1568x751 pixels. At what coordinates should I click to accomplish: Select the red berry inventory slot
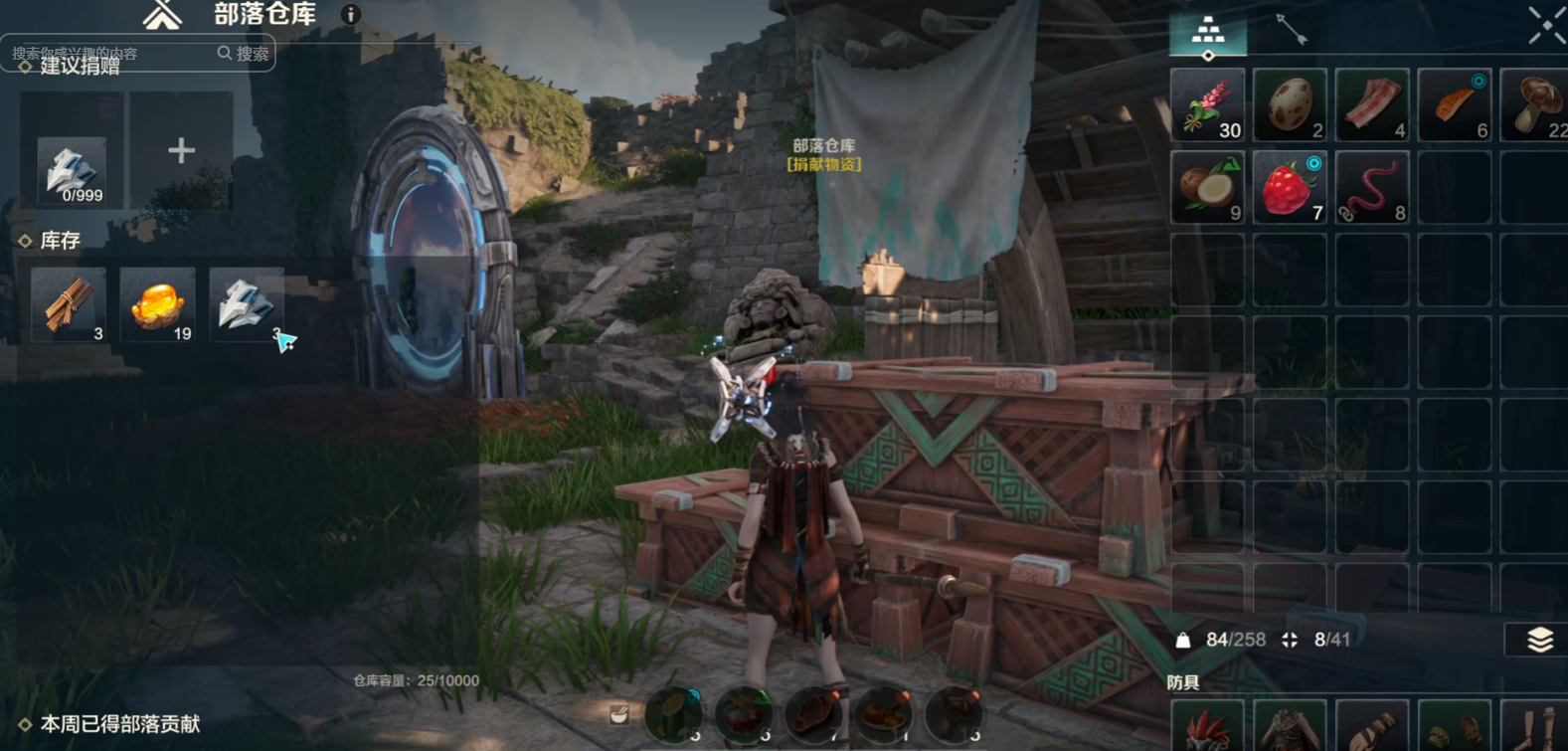(1290, 187)
